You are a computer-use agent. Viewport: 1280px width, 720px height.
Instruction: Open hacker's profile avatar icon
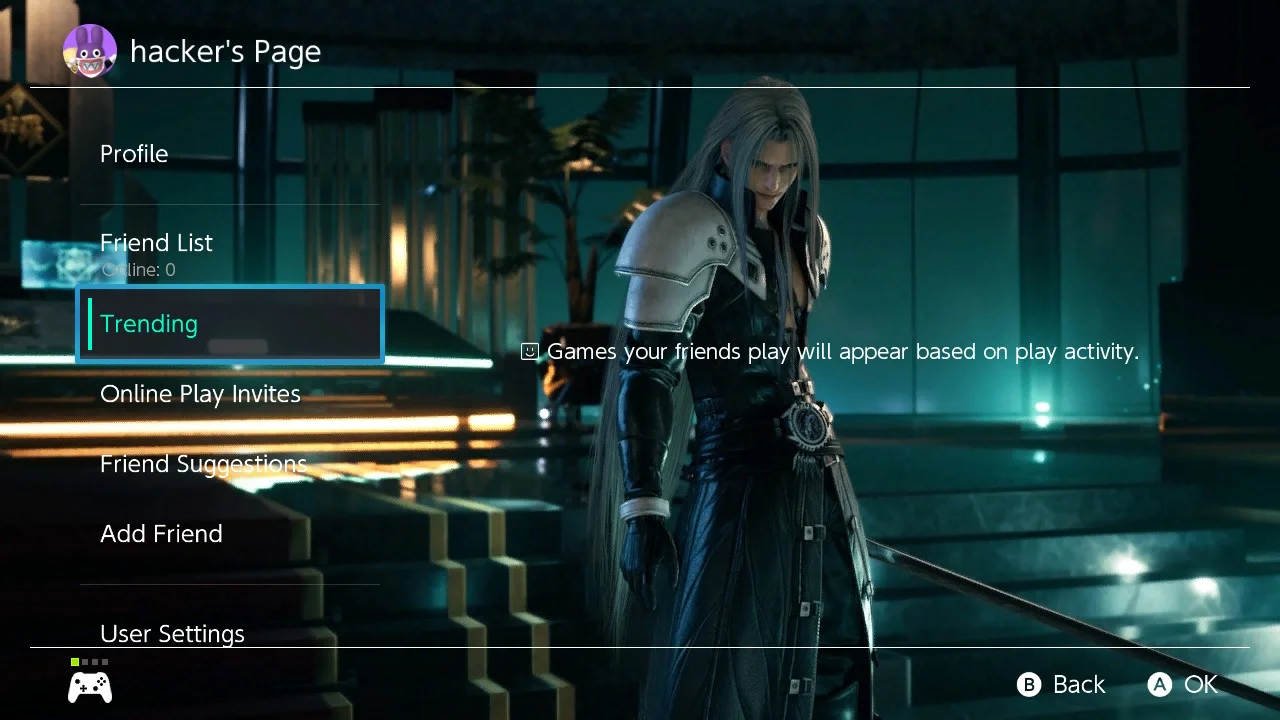[89, 51]
